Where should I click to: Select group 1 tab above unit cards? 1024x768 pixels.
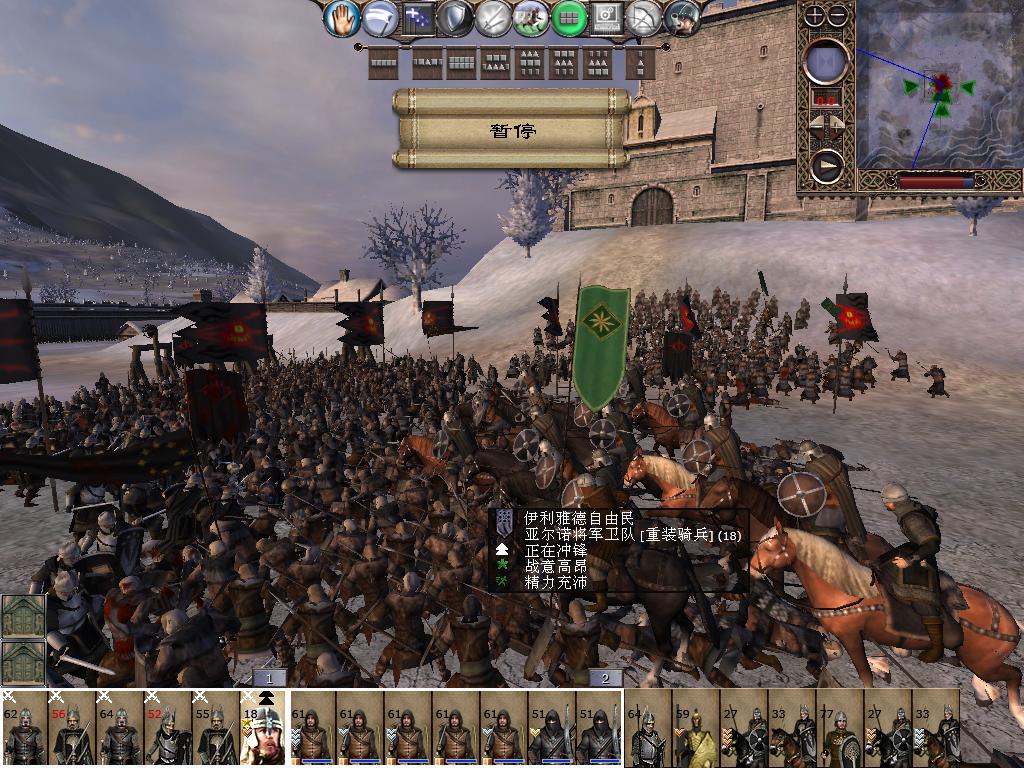pos(269,678)
